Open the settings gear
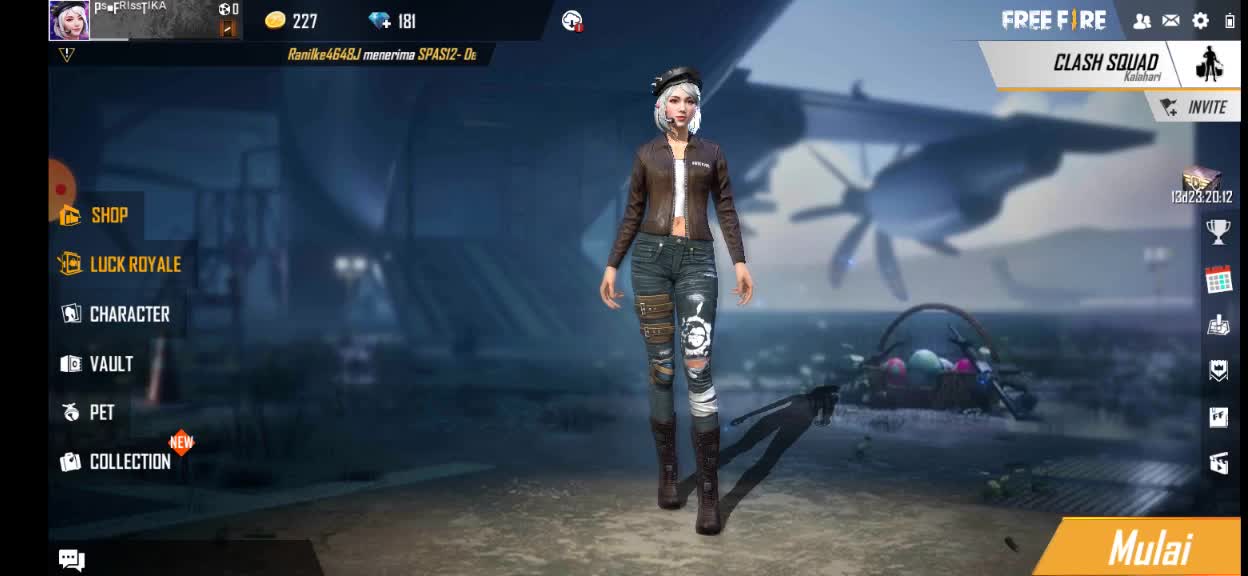 [x=1201, y=20]
